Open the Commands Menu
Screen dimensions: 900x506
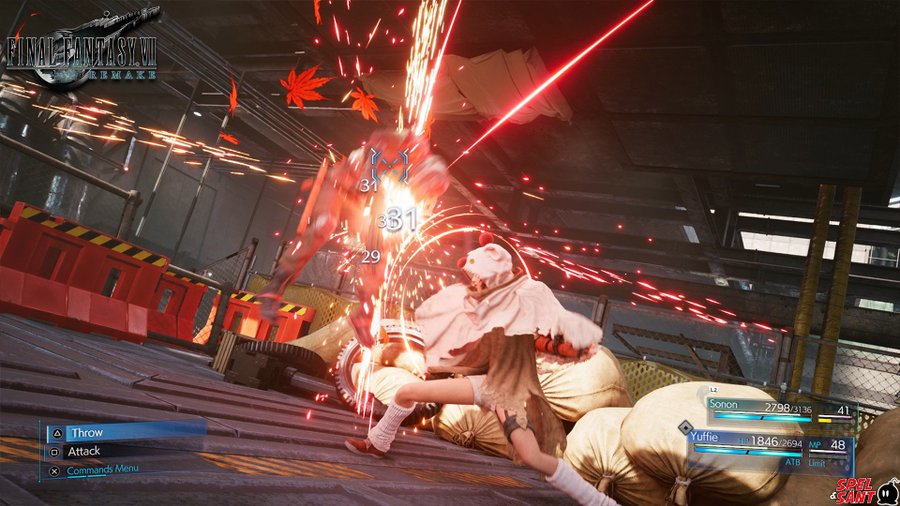(x=103, y=468)
